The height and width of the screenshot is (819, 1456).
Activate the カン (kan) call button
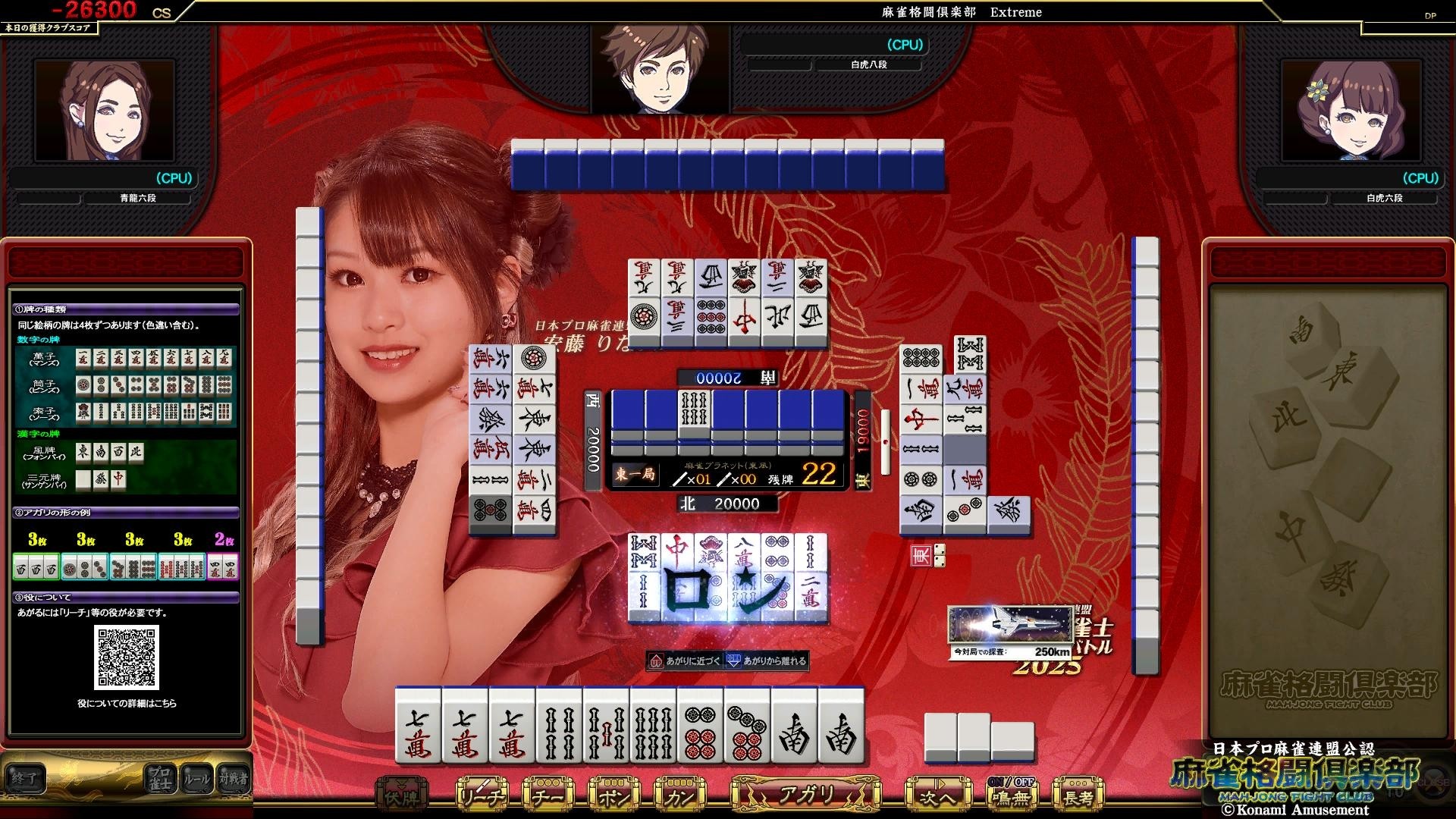point(678,796)
